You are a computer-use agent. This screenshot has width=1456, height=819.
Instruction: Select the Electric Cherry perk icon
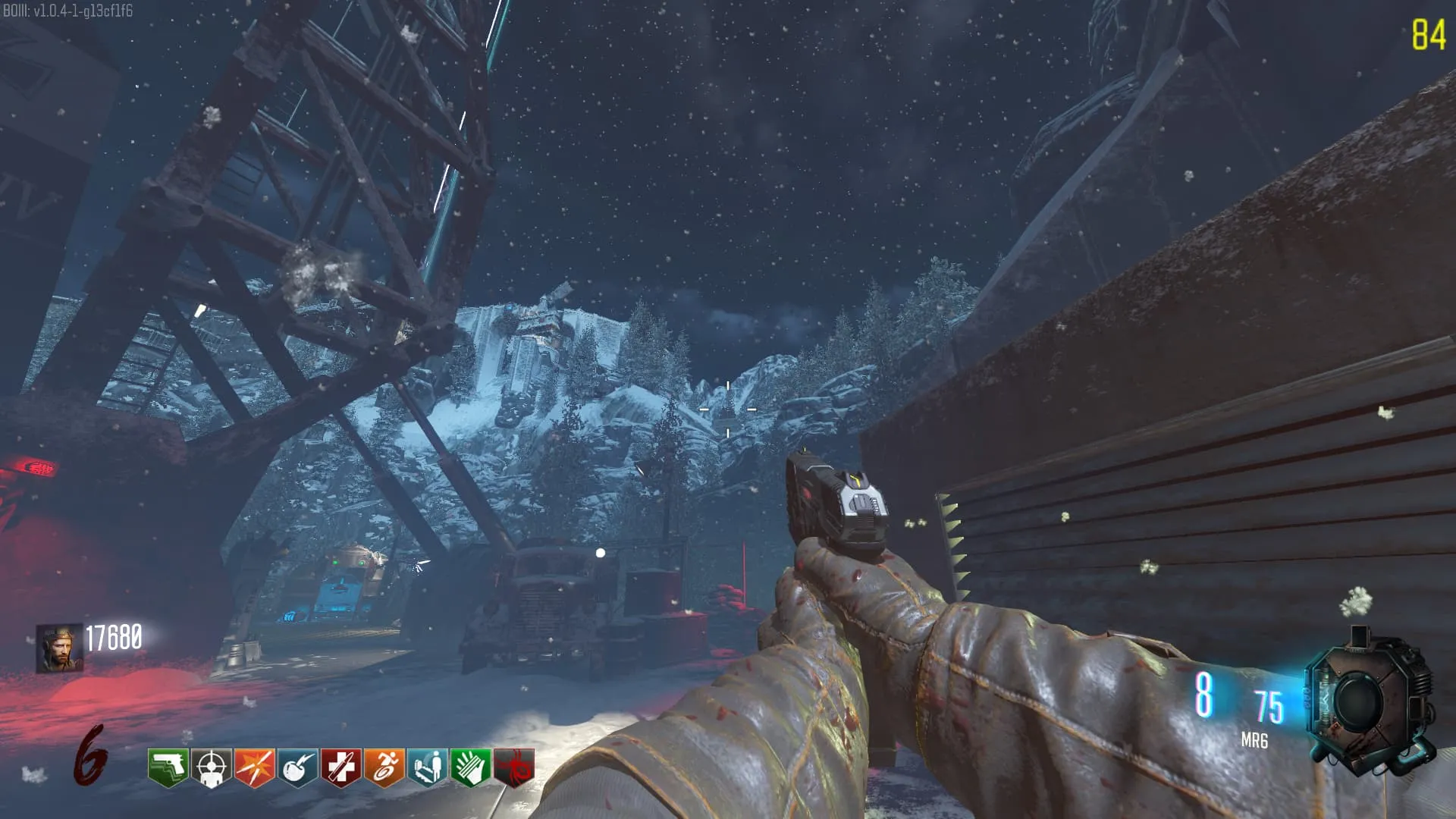pos(298,767)
